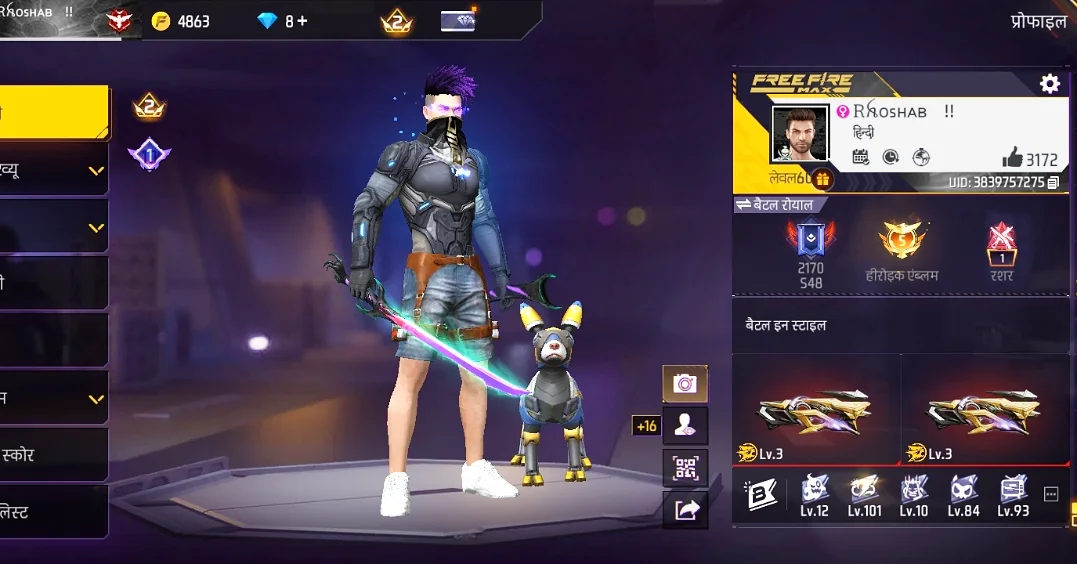Open profile settings via the gear icon

[x=1049, y=84]
